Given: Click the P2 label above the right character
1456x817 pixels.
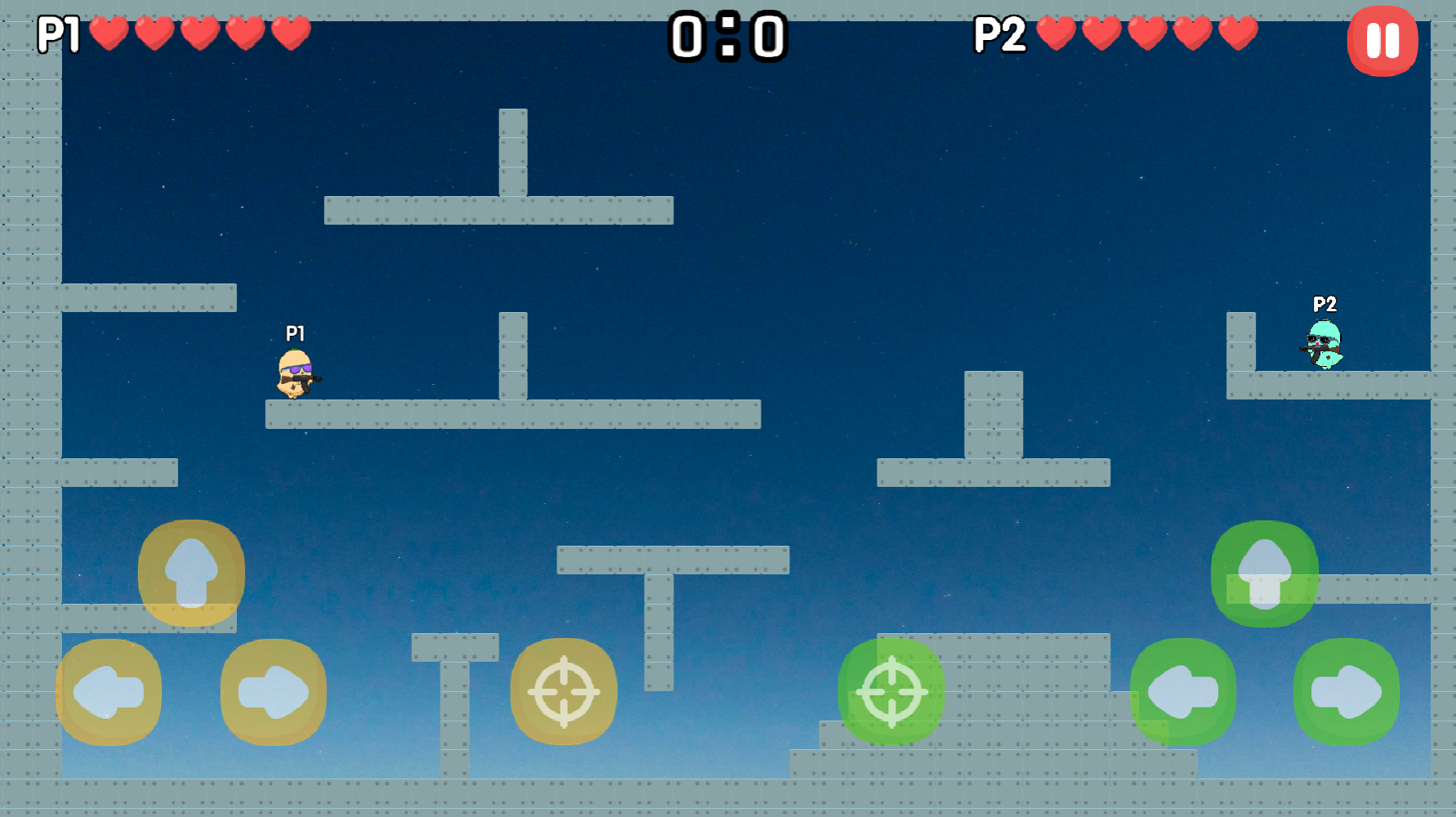Looking at the screenshot, I should click(1324, 305).
